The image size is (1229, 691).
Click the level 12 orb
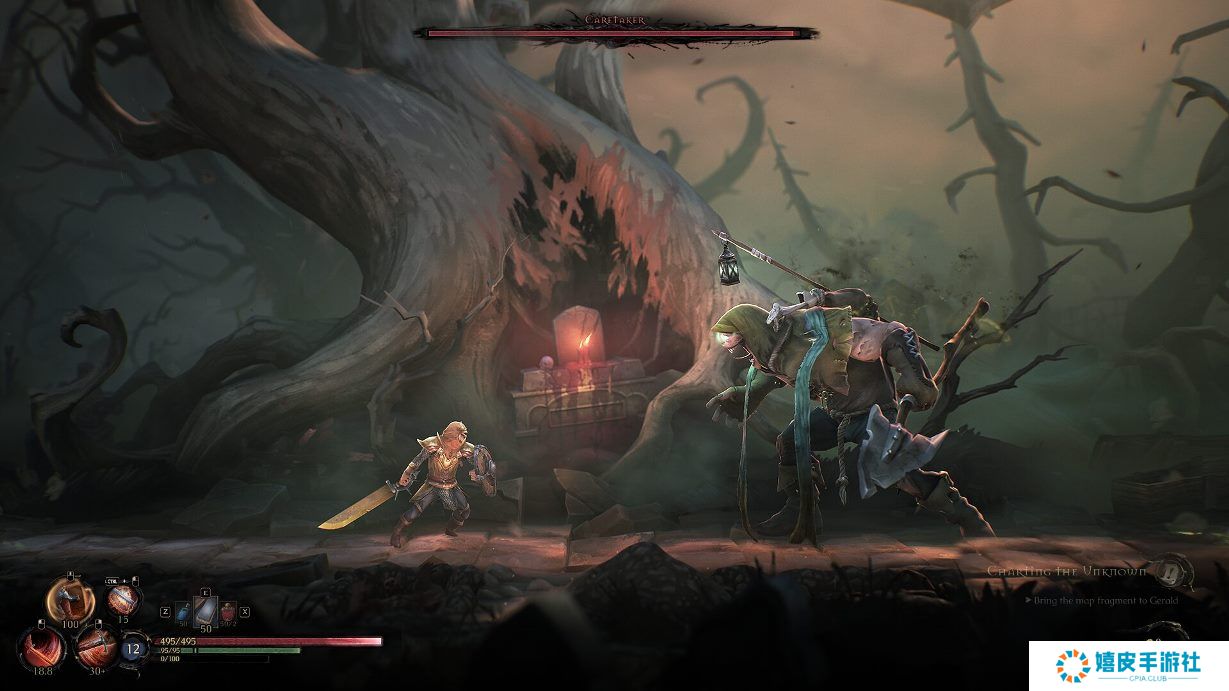coord(134,649)
